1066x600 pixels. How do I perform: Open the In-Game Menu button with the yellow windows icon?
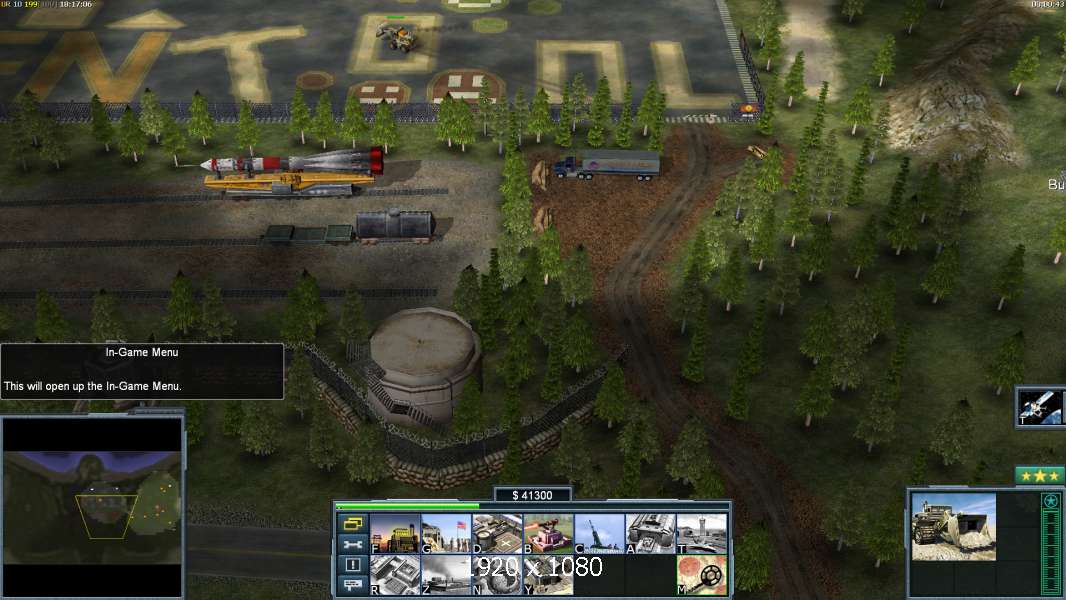tap(352, 523)
